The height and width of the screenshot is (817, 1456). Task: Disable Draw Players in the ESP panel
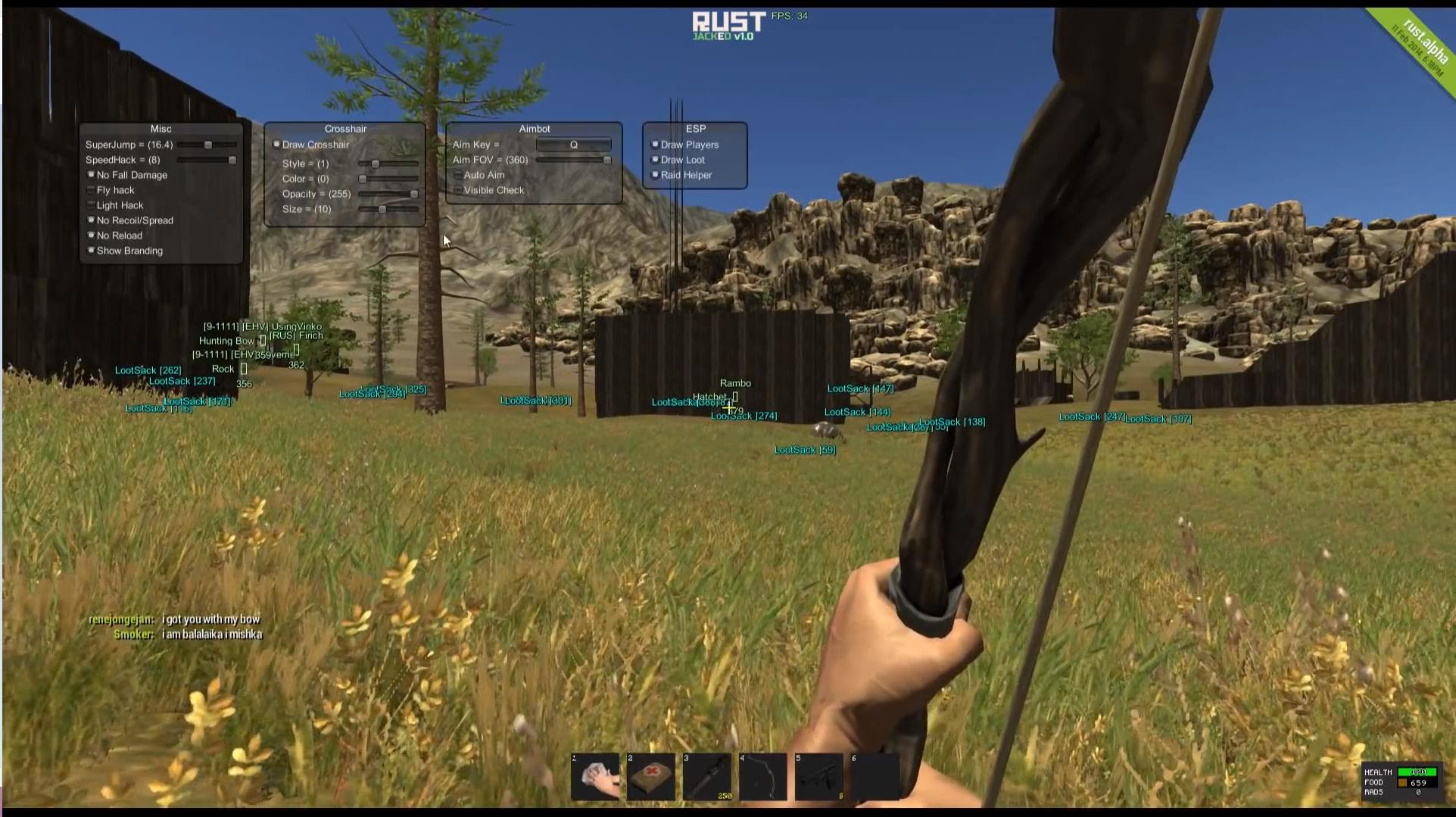[x=654, y=144]
